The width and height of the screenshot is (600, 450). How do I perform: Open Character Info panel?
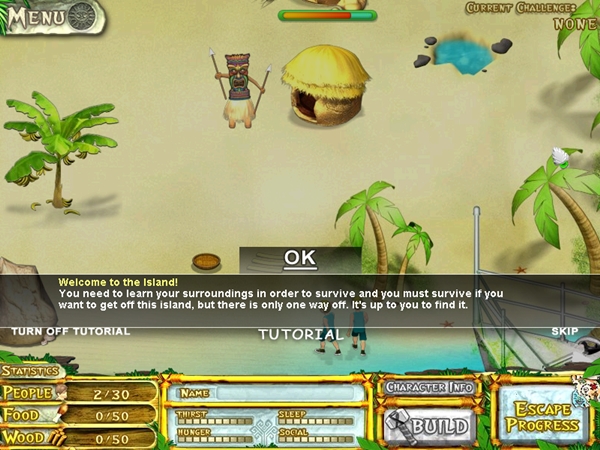point(429,387)
